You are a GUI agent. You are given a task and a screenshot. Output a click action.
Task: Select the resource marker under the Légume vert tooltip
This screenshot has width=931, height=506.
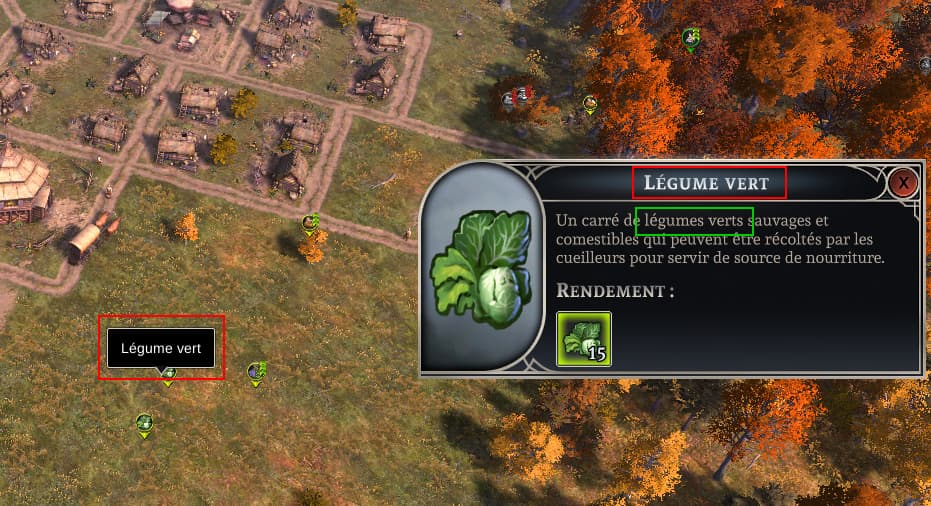[169, 376]
